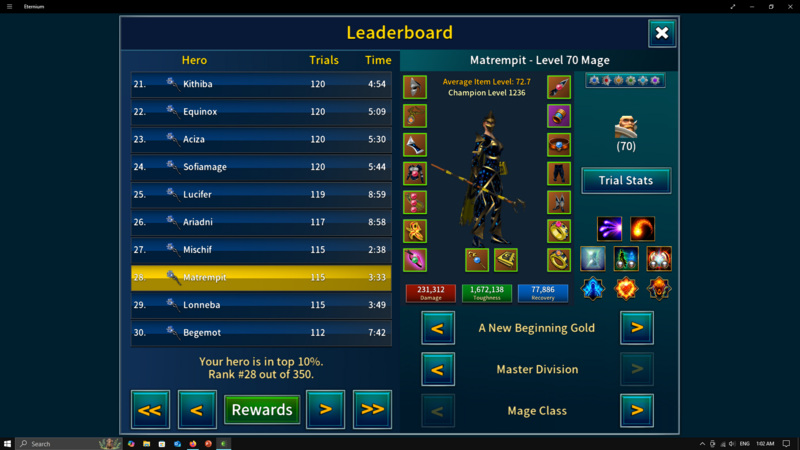View Trial Stats for Matrempit

pos(626,181)
